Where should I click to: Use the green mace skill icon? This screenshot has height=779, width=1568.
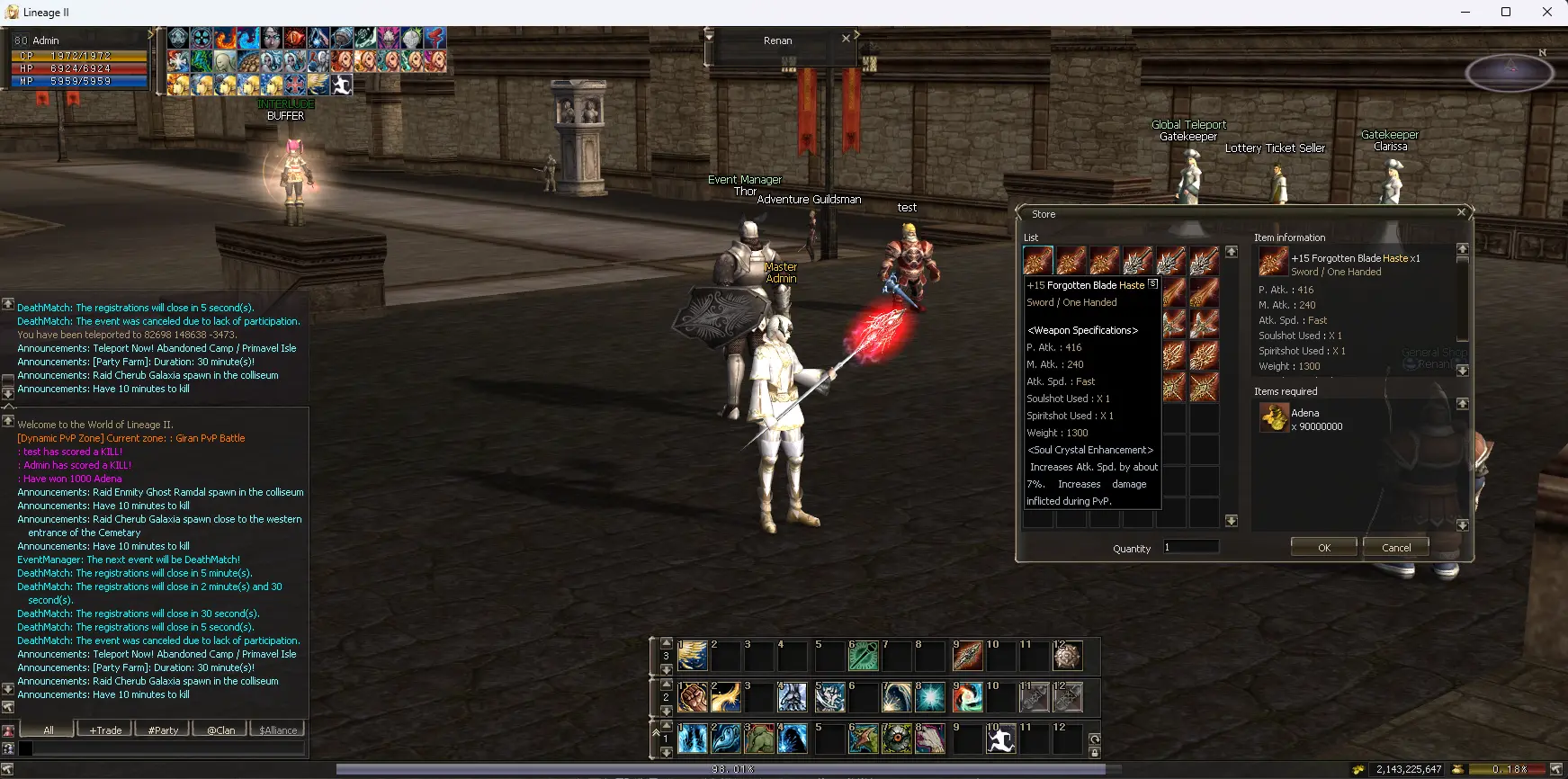pos(864,656)
